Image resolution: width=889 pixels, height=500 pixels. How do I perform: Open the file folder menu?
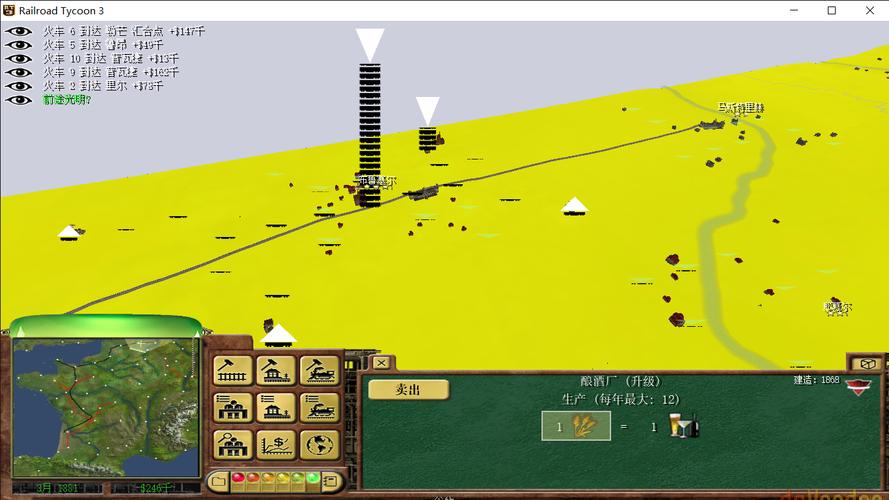218,481
